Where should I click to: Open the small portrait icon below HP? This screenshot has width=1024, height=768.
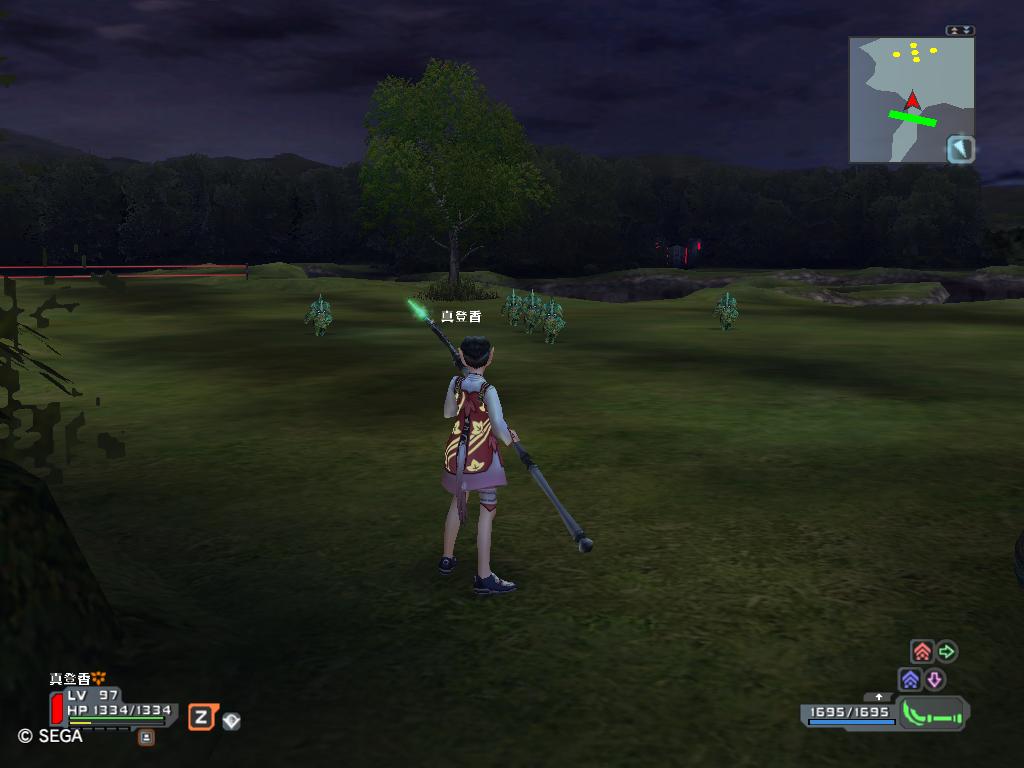[x=146, y=737]
